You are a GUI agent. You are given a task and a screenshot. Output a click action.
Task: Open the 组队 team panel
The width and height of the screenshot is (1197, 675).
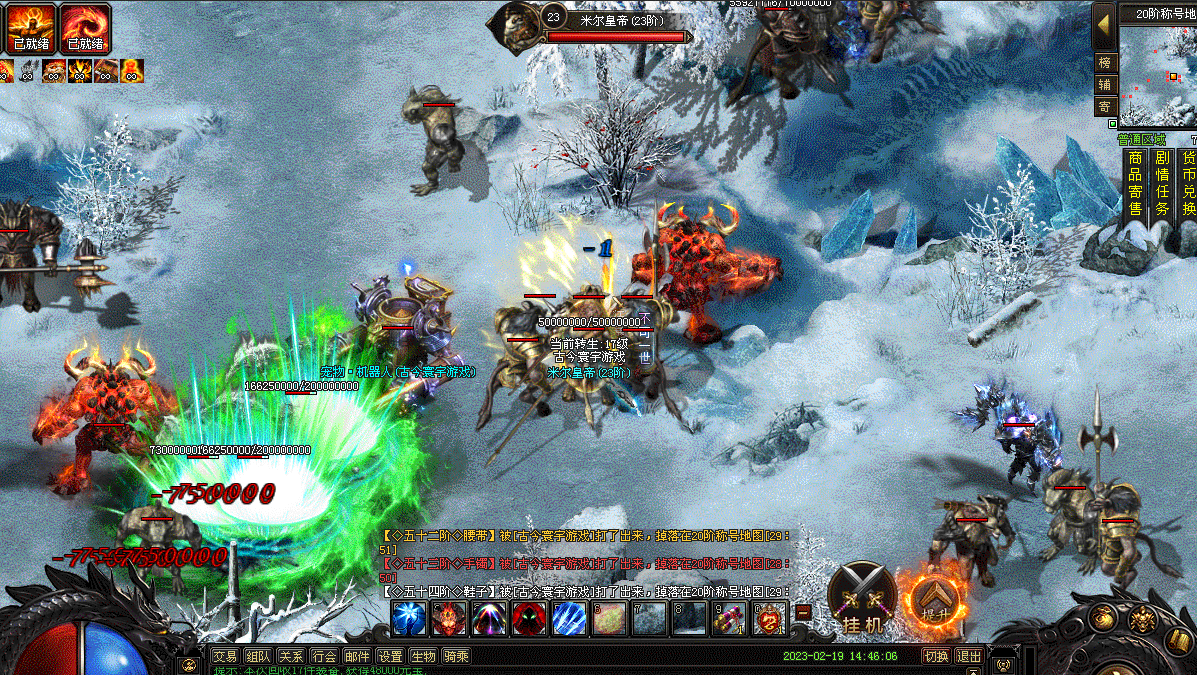coord(258,657)
